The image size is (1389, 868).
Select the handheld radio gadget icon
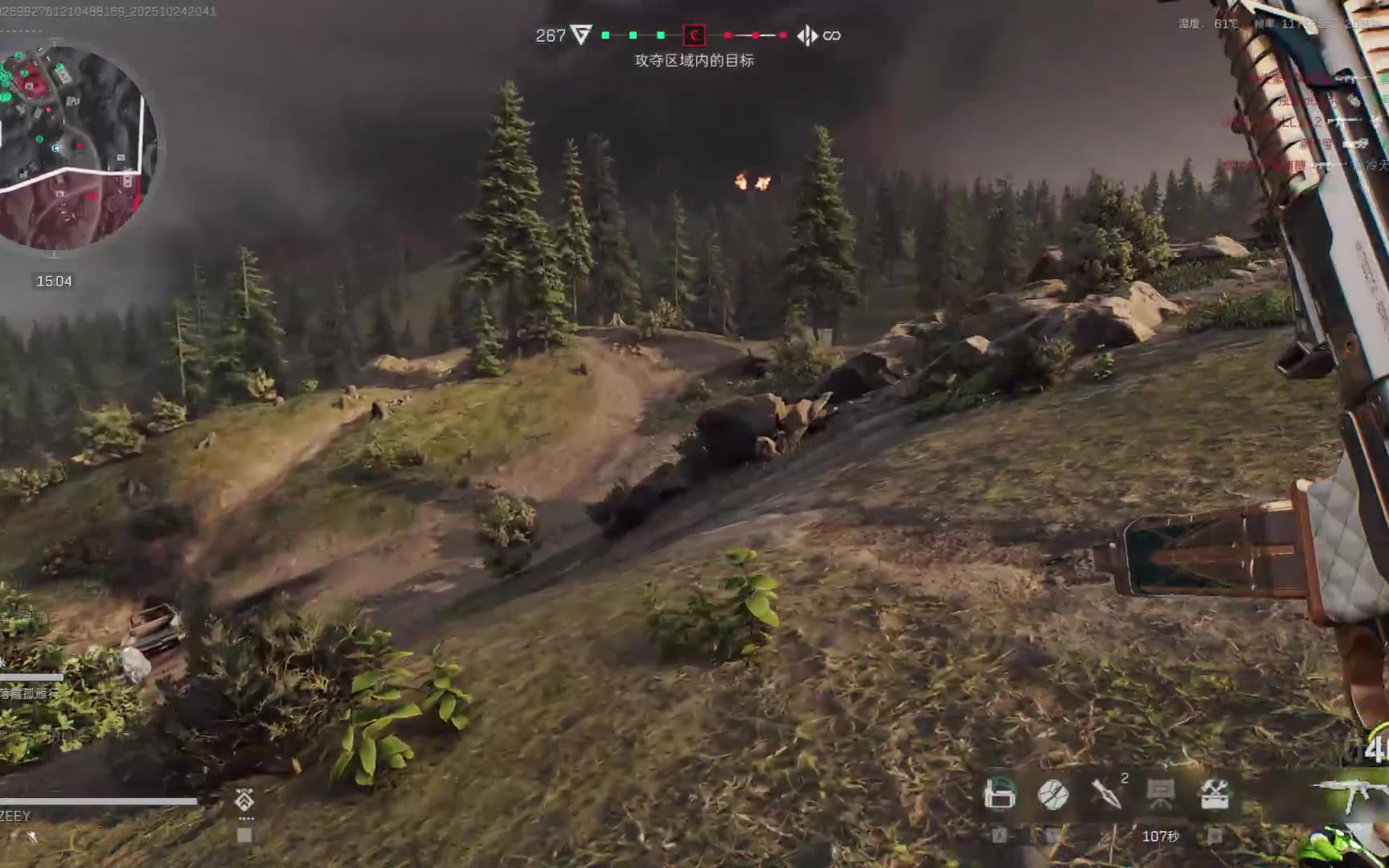pos(999,794)
